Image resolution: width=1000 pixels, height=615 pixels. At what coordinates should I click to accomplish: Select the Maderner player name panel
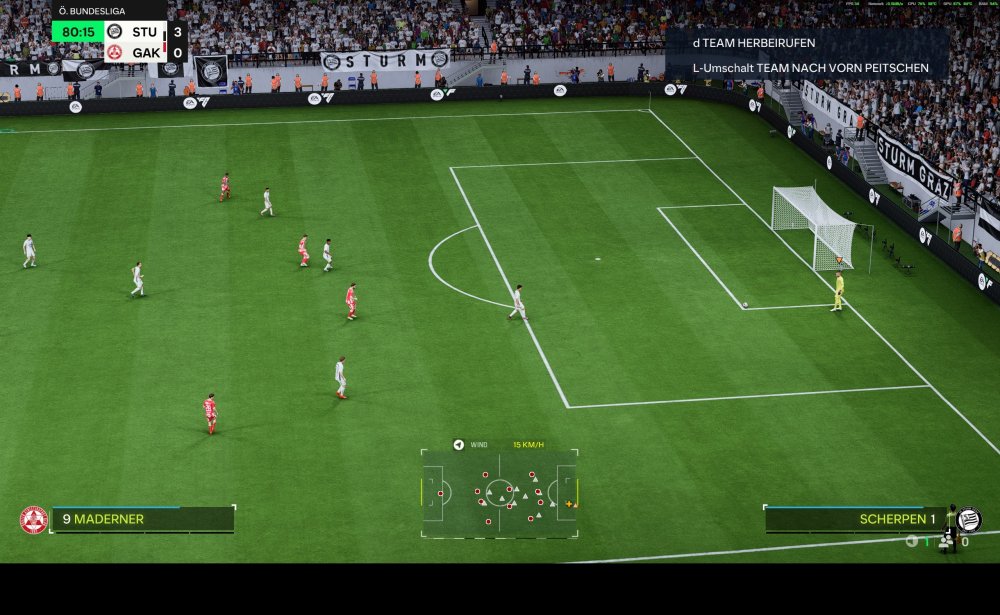pos(142,519)
